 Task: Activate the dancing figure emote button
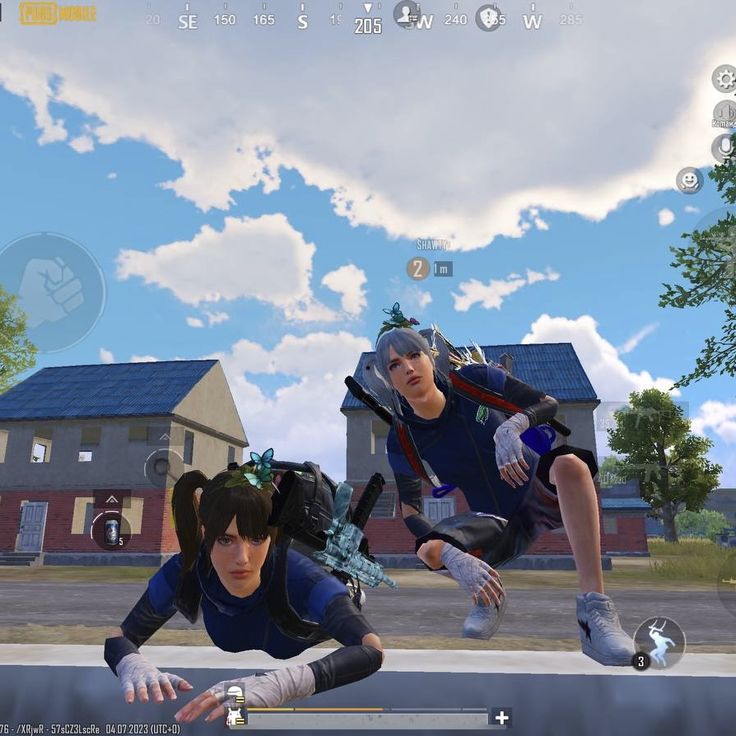coord(659,642)
